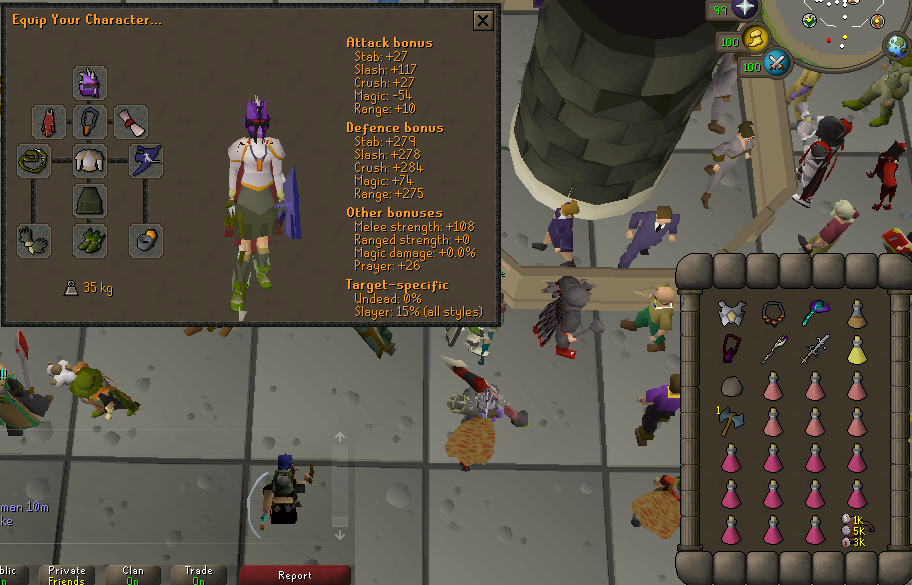Click the coiled whip weapon slot
Screen dimensions: 912x585
point(35,161)
